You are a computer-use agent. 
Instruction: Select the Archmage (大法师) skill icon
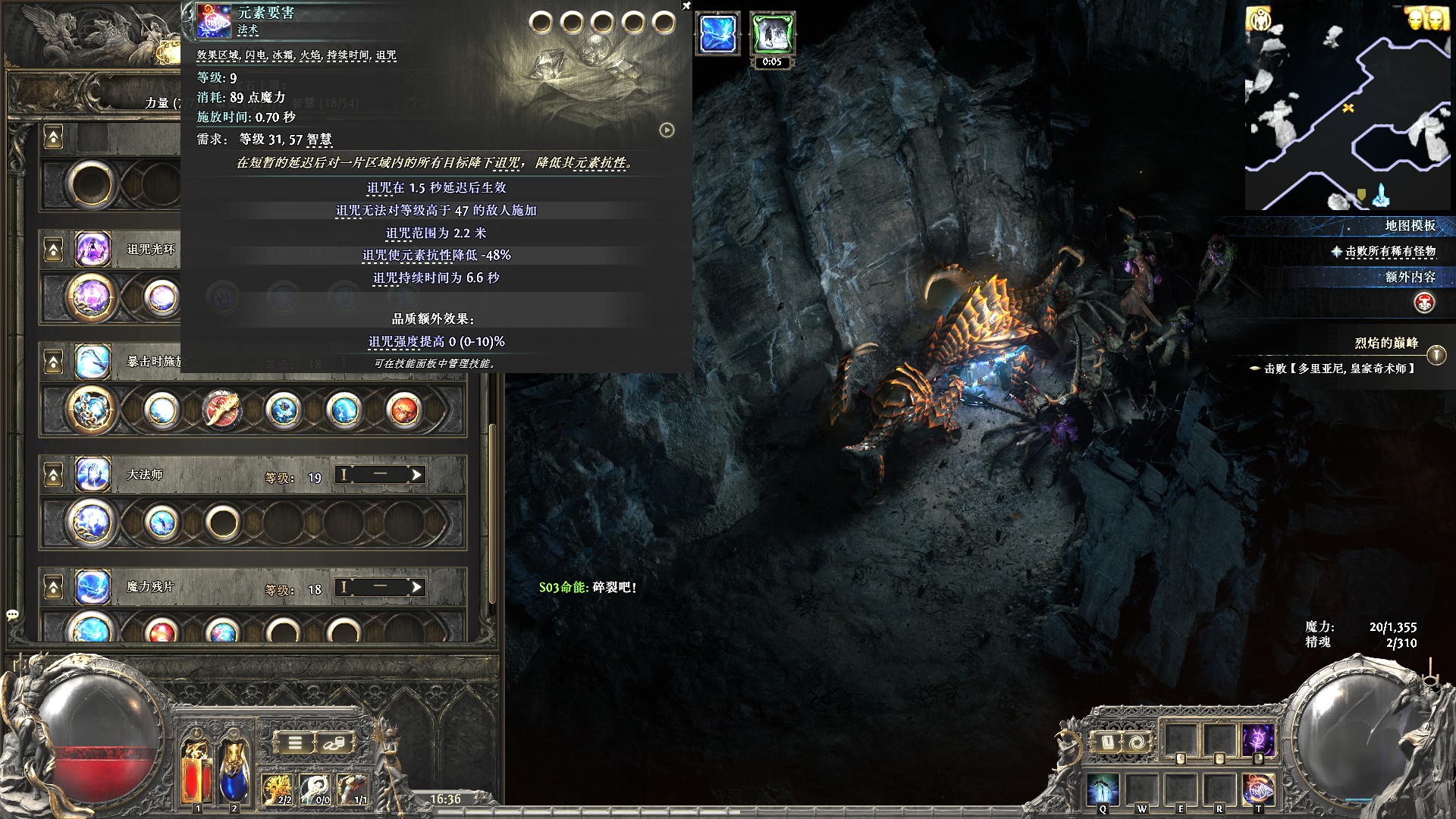(93, 475)
